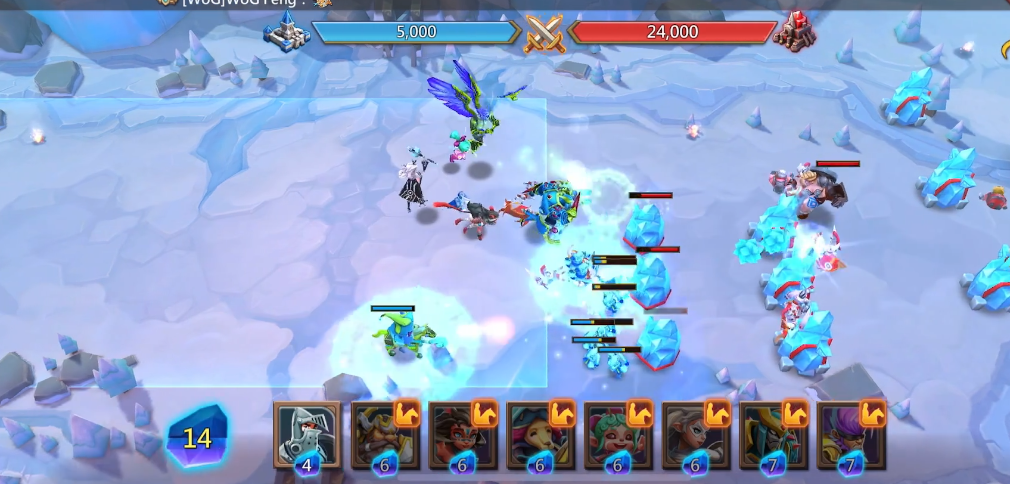Choose the grey-haired masked hero card
The width and height of the screenshot is (1010, 484).
695,434
